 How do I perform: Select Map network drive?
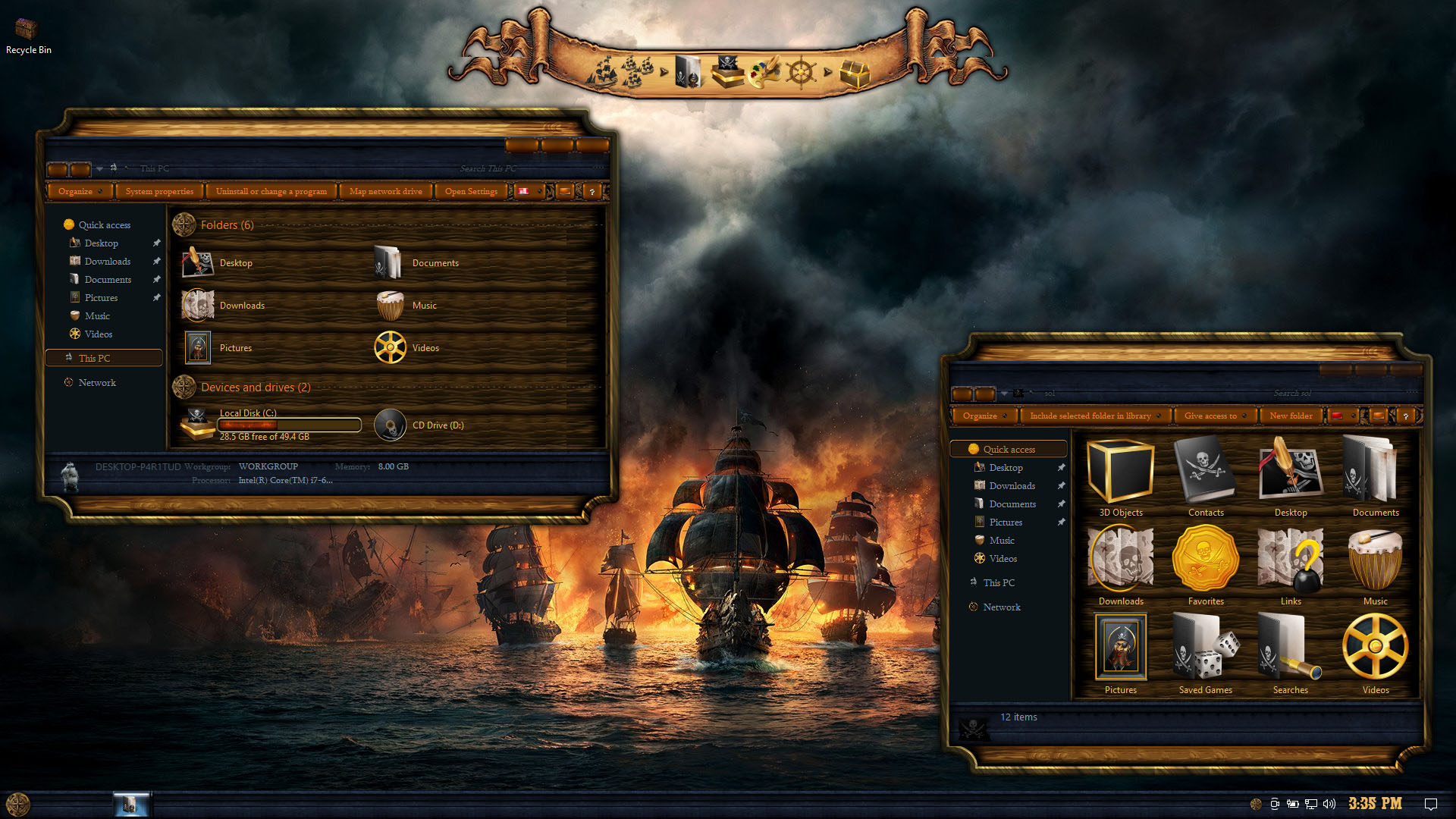point(385,191)
